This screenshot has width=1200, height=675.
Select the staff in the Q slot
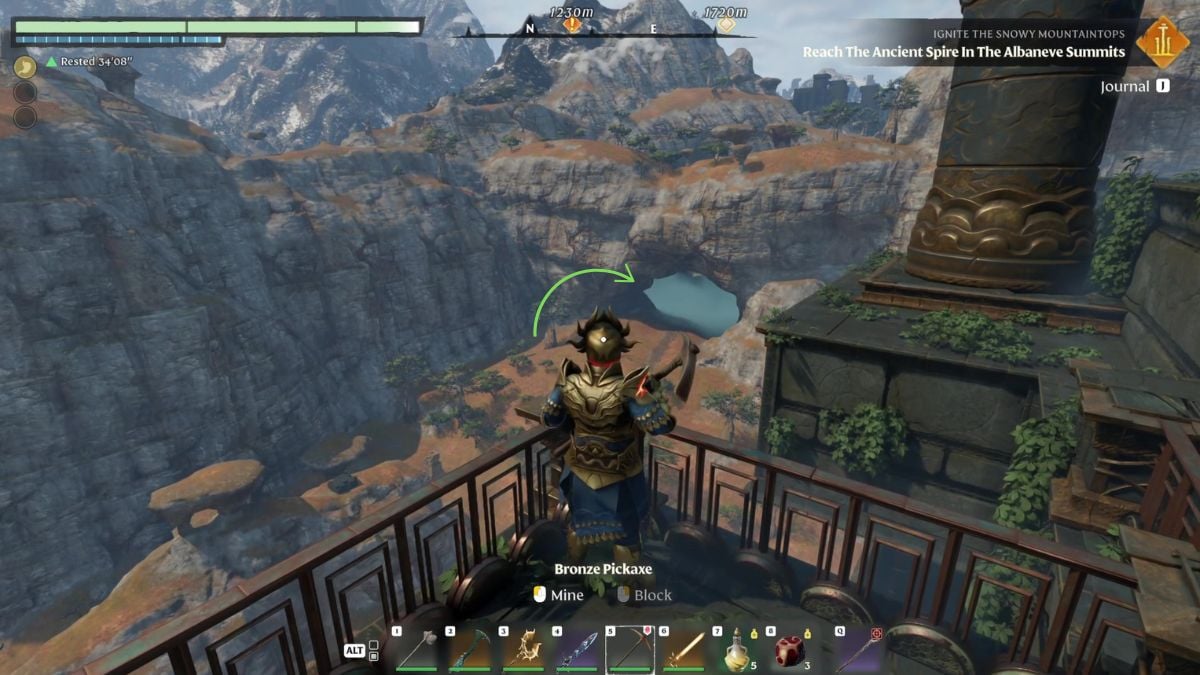coord(857,651)
